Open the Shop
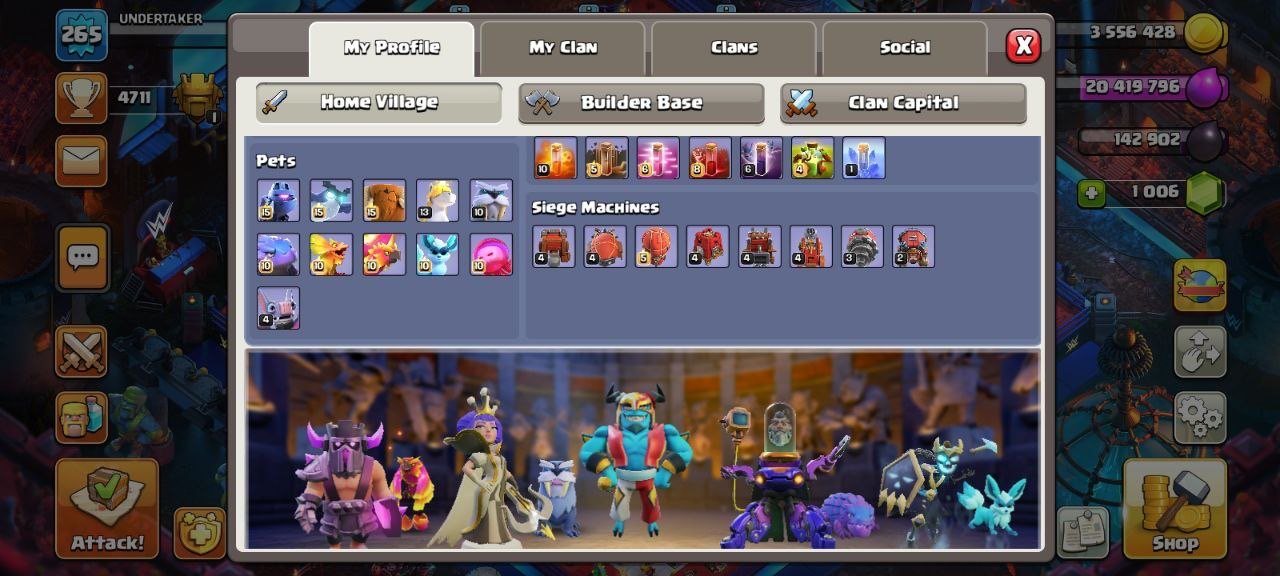The width and height of the screenshot is (1280, 576). coord(1174,507)
